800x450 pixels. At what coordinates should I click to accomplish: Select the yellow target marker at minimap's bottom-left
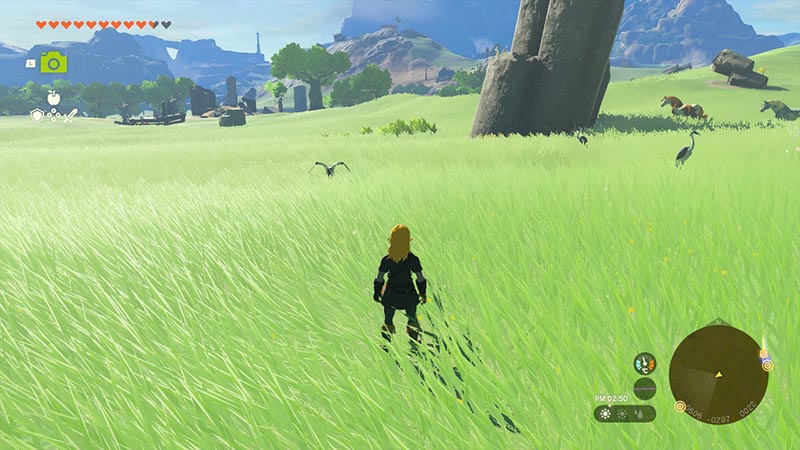pos(680,406)
